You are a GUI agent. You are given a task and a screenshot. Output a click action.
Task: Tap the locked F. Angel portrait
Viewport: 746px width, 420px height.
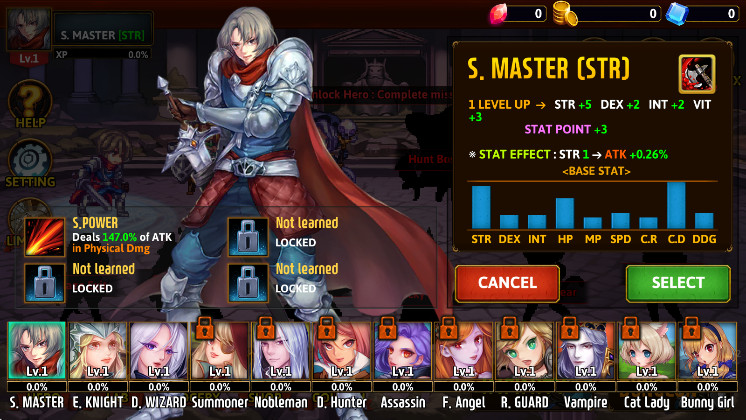point(463,352)
